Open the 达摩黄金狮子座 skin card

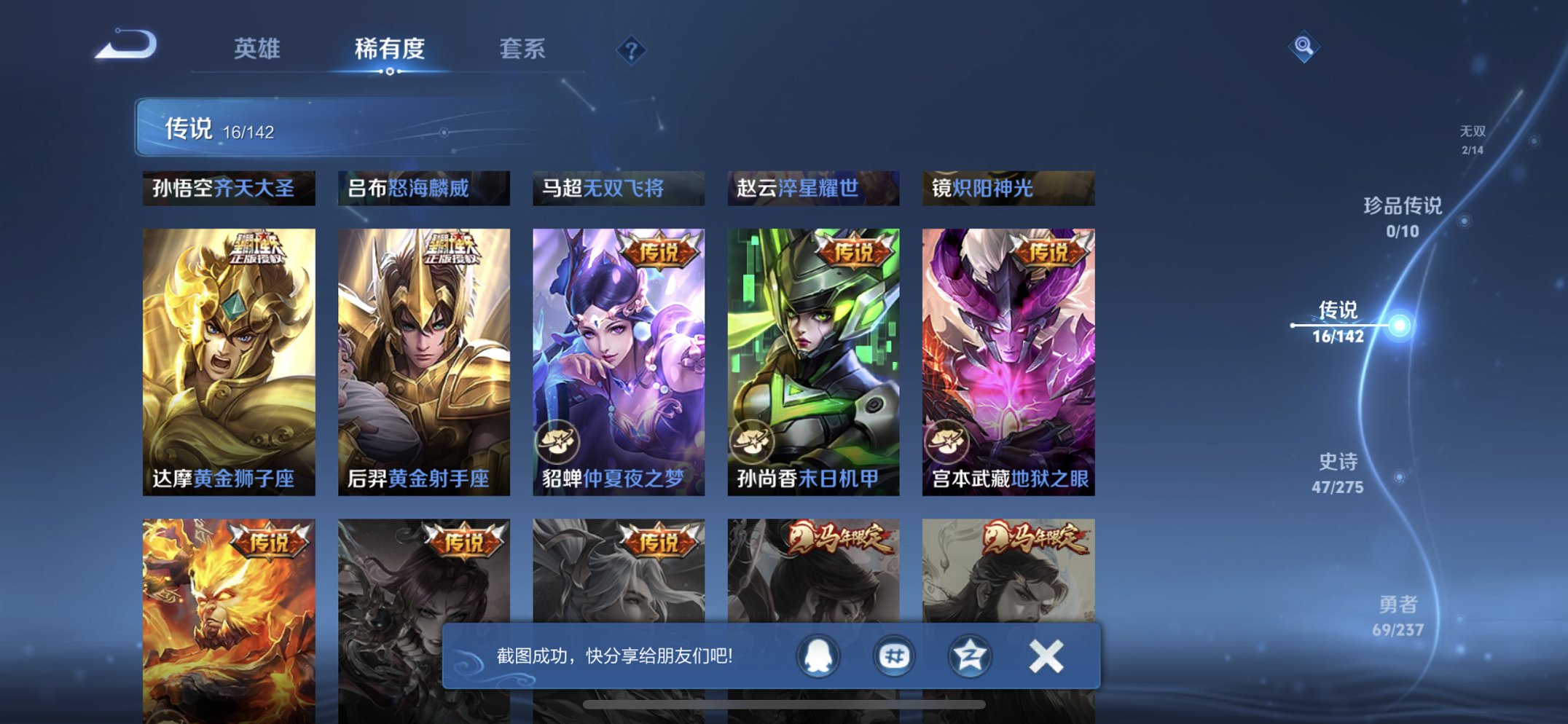click(229, 357)
